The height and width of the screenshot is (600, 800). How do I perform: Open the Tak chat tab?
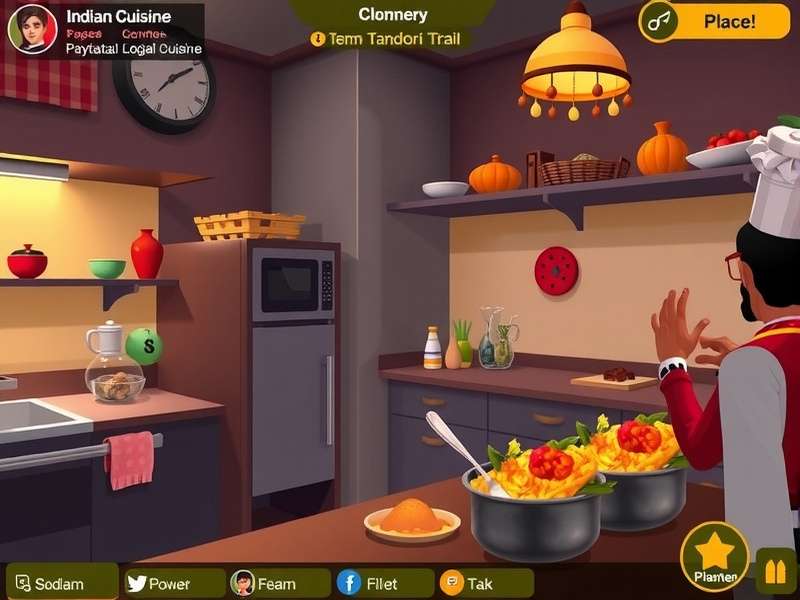[x=486, y=583]
